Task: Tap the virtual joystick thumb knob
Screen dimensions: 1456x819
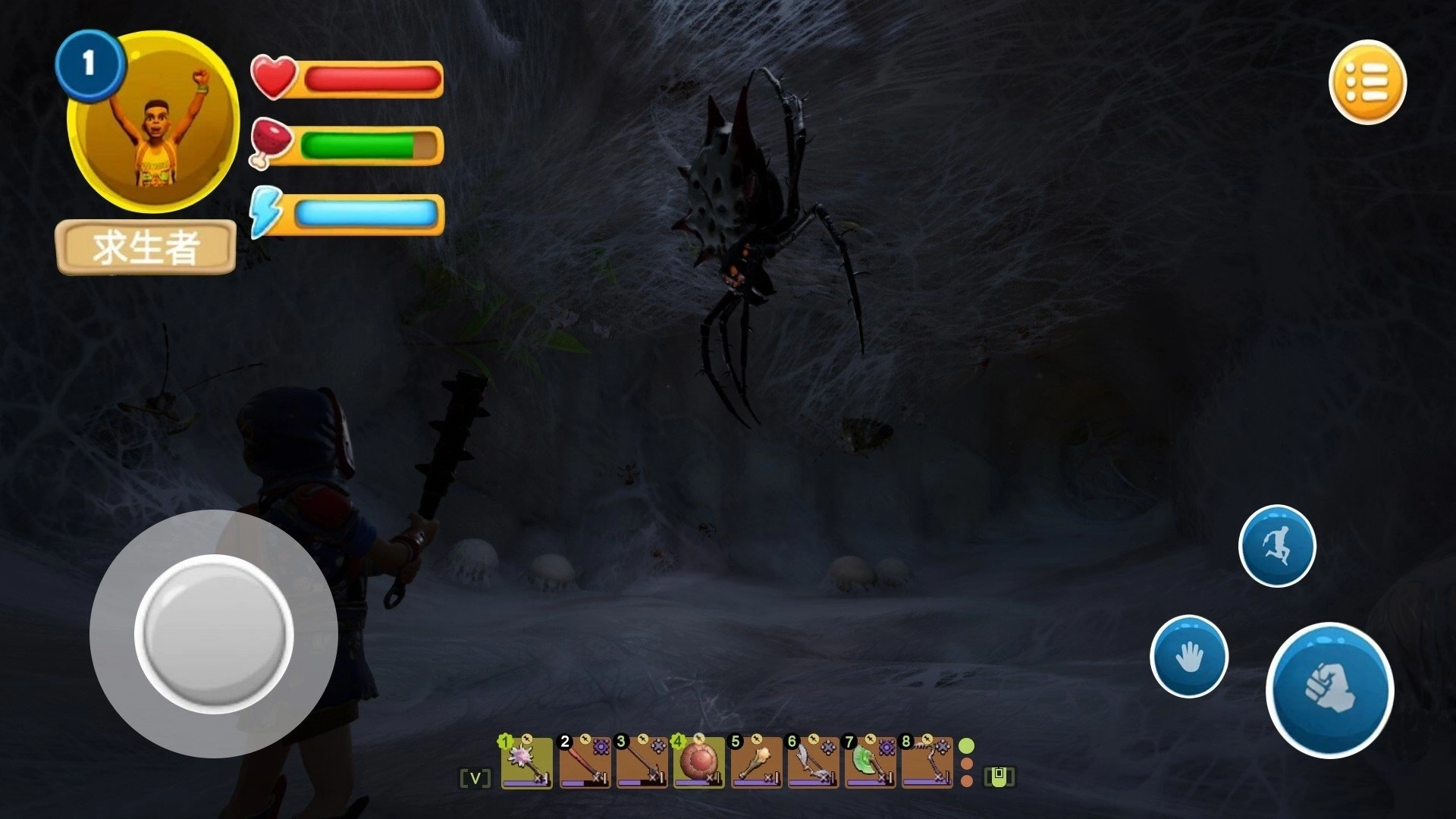Action: coord(214,634)
